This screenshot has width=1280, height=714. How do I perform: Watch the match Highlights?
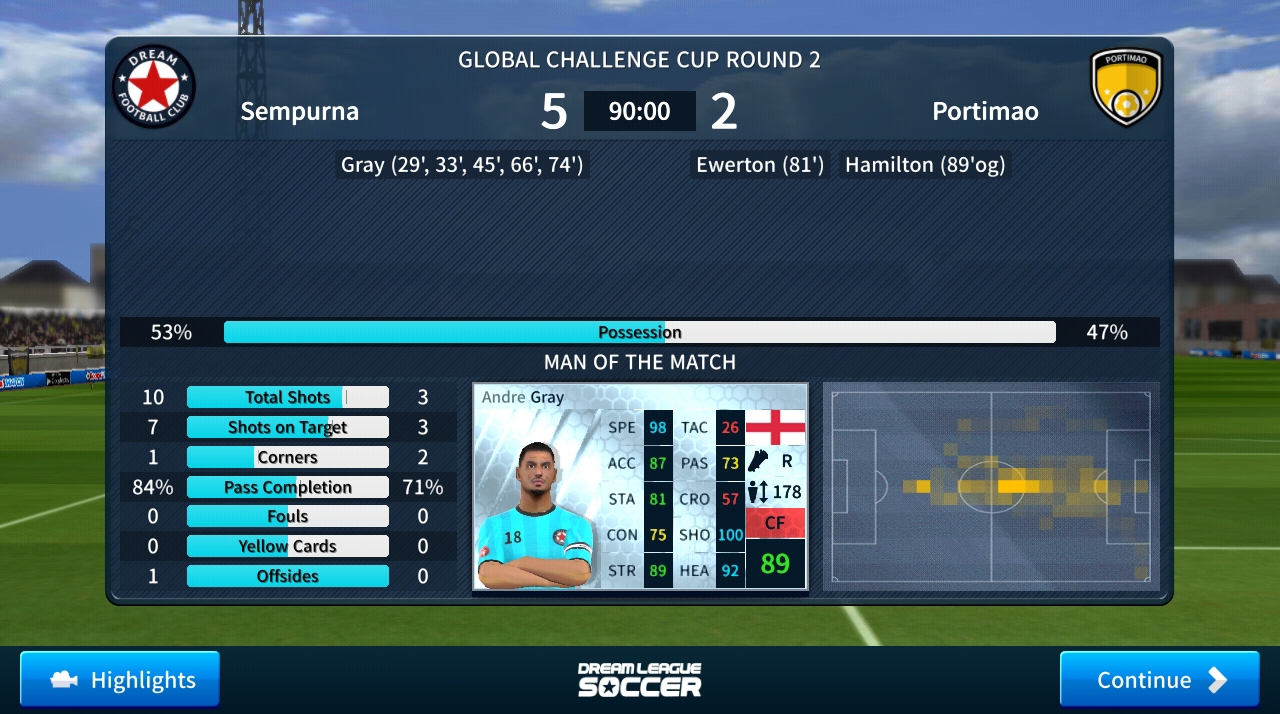[120, 680]
